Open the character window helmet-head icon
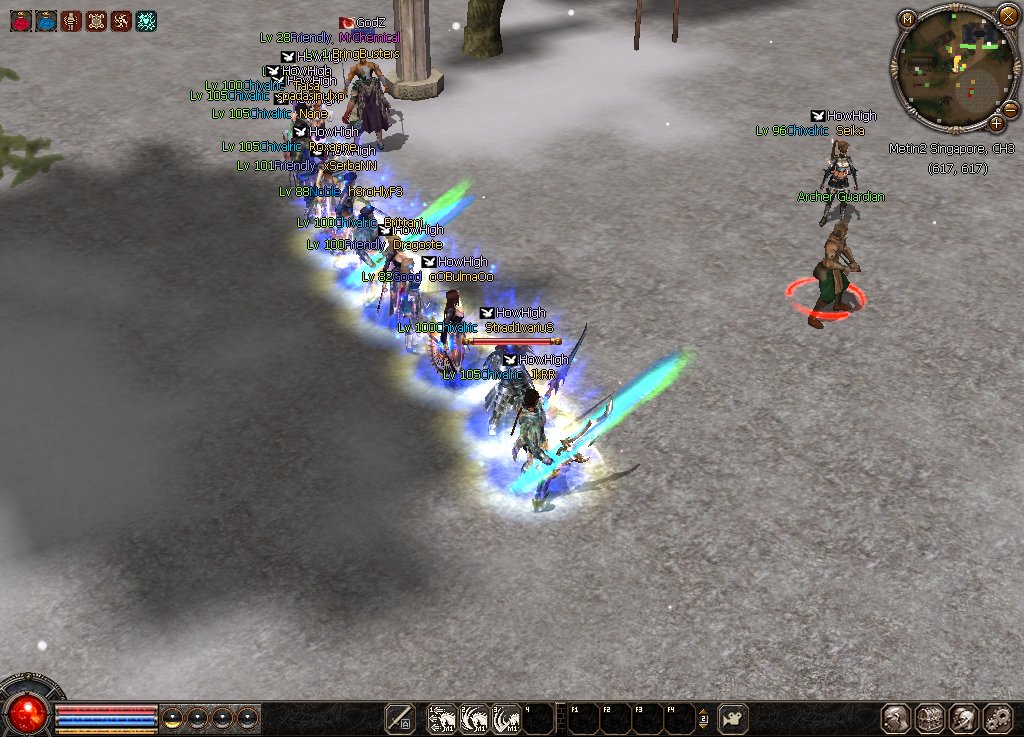 [896, 719]
